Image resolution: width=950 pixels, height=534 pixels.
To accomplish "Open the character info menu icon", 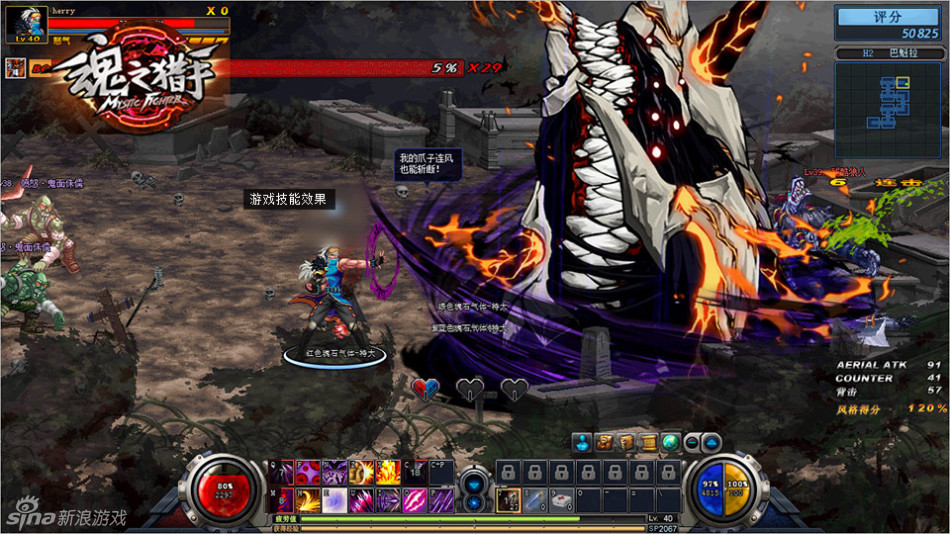I will [582, 442].
